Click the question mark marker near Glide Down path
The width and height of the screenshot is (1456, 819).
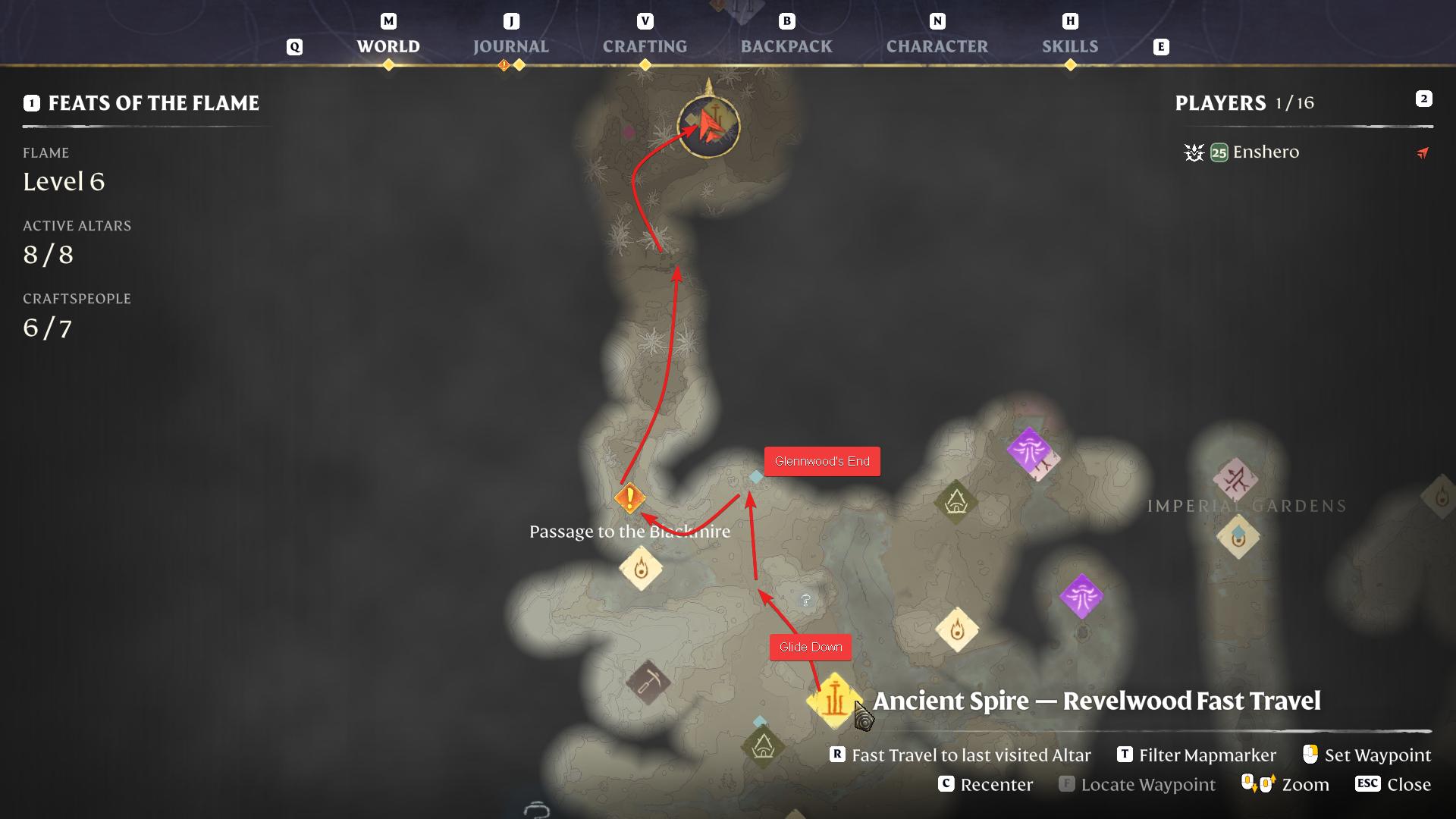805,599
